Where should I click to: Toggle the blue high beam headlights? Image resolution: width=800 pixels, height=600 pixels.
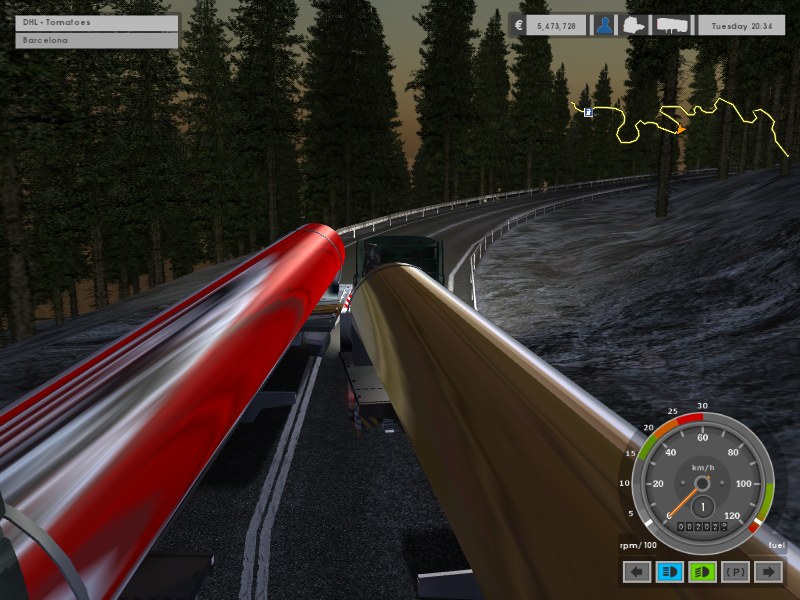669,572
